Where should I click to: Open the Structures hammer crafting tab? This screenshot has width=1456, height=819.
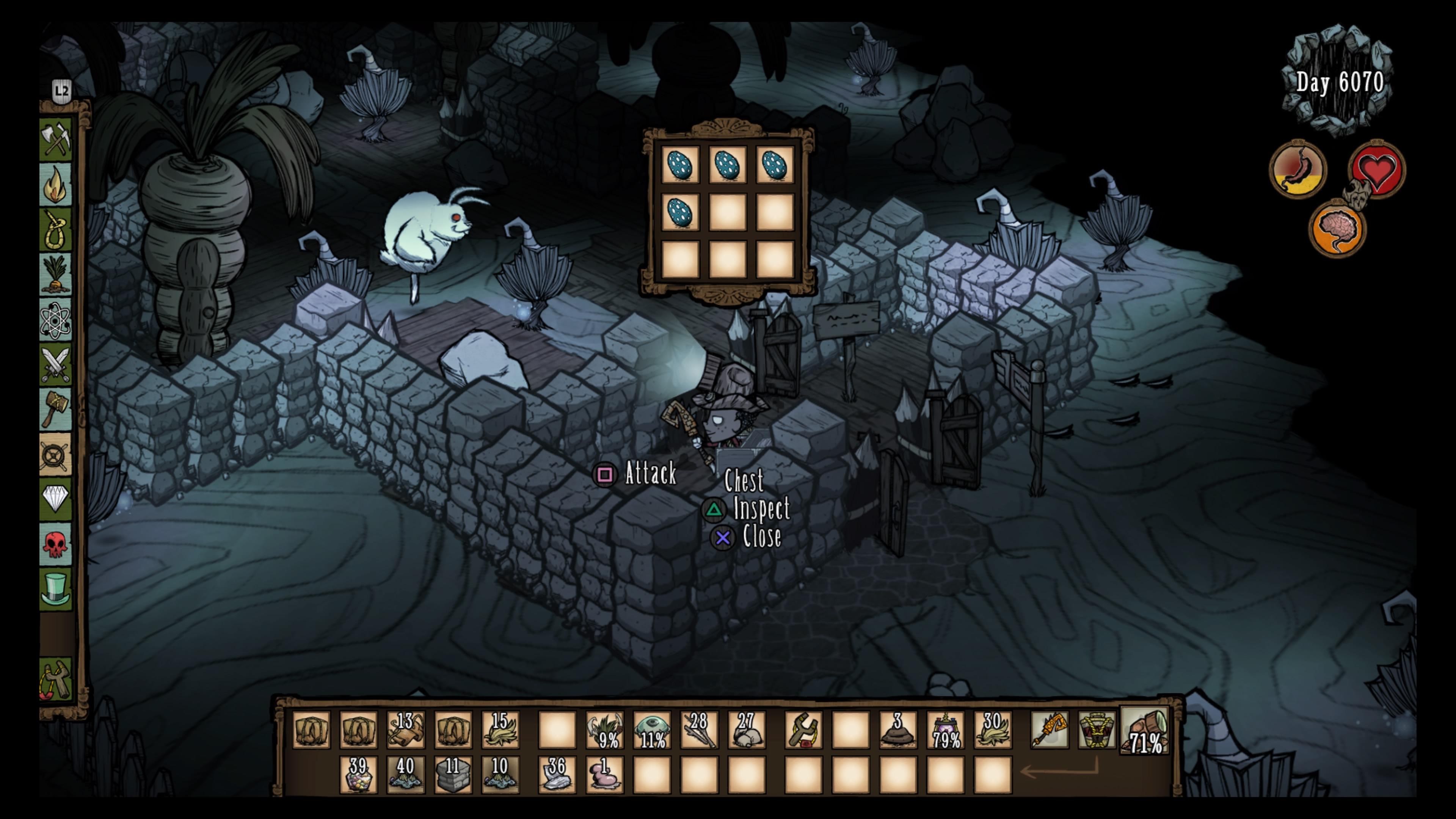pyautogui.click(x=56, y=409)
